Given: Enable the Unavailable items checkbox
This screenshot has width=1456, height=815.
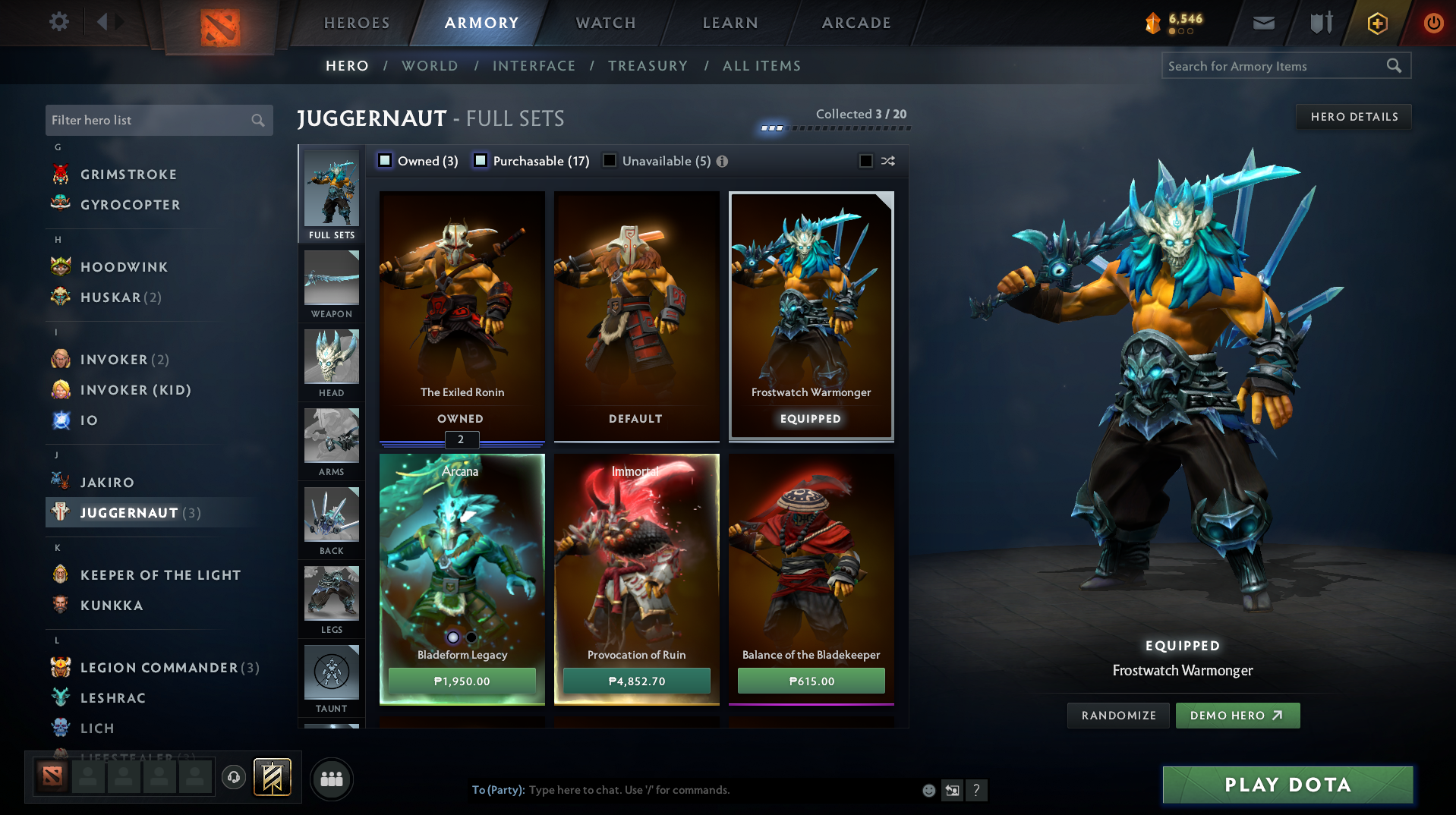Looking at the screenshot, I should pyautogui.click(x=610, y=161).
